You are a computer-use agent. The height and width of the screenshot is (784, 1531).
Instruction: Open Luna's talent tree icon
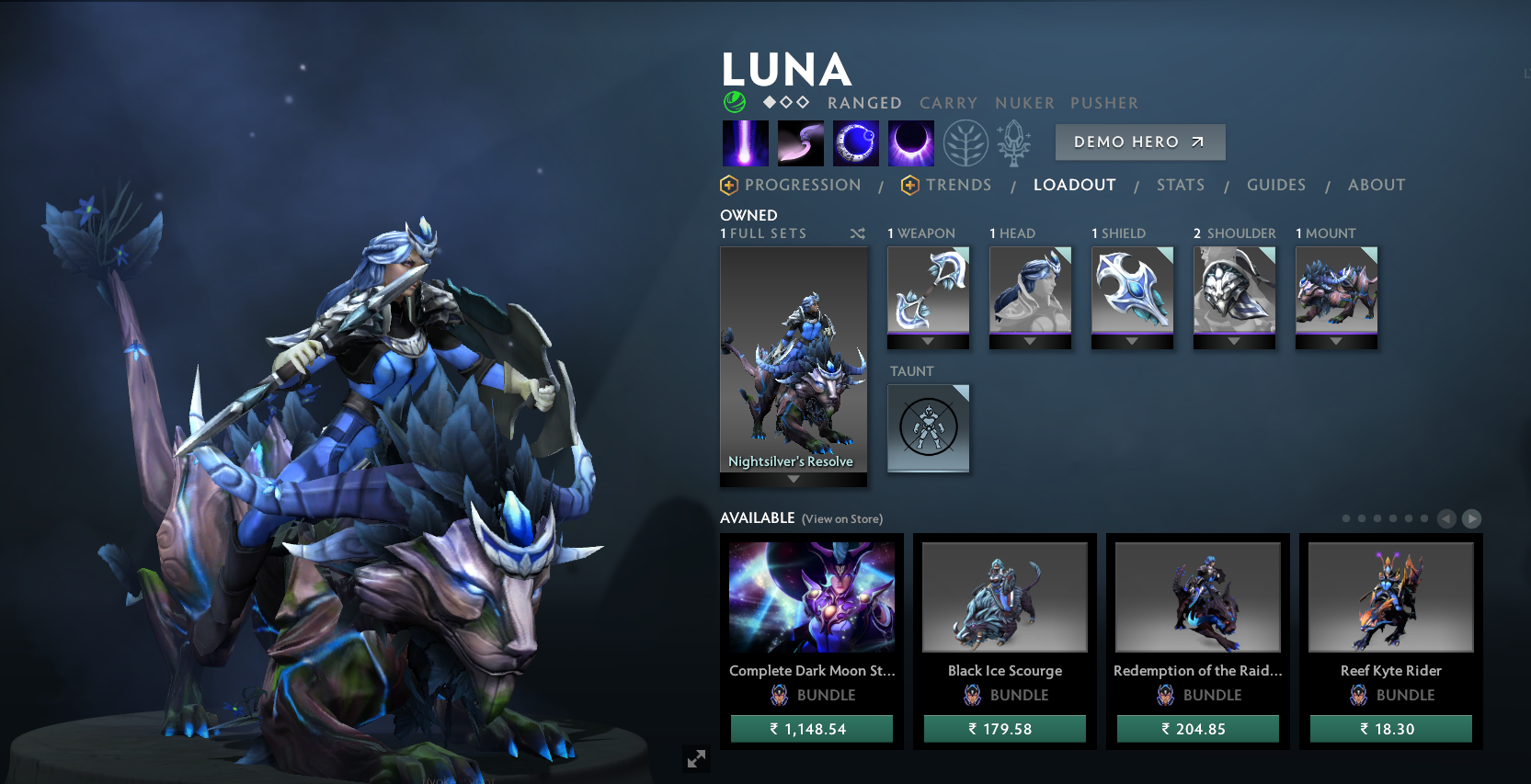click(965, 142)
